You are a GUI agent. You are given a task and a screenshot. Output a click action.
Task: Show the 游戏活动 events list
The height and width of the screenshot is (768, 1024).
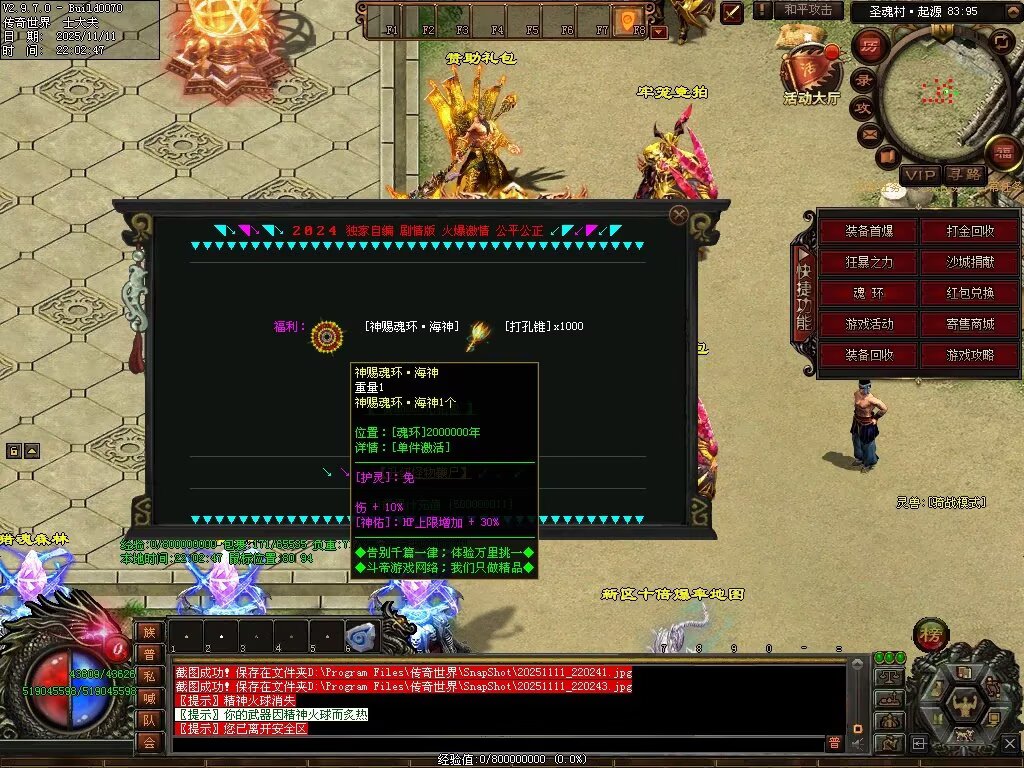click(868, 324)
